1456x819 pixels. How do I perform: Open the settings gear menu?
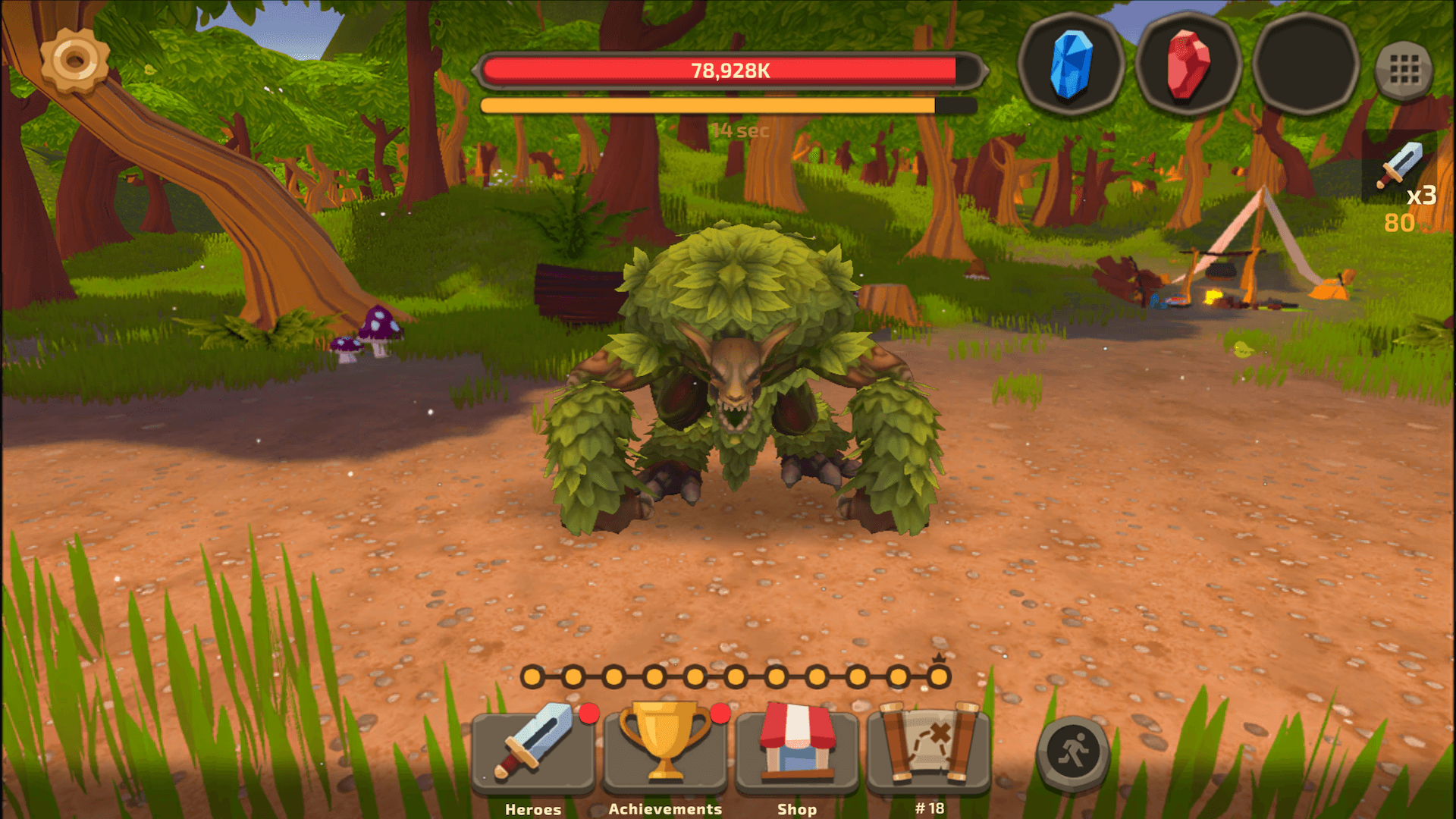[74, 61]
